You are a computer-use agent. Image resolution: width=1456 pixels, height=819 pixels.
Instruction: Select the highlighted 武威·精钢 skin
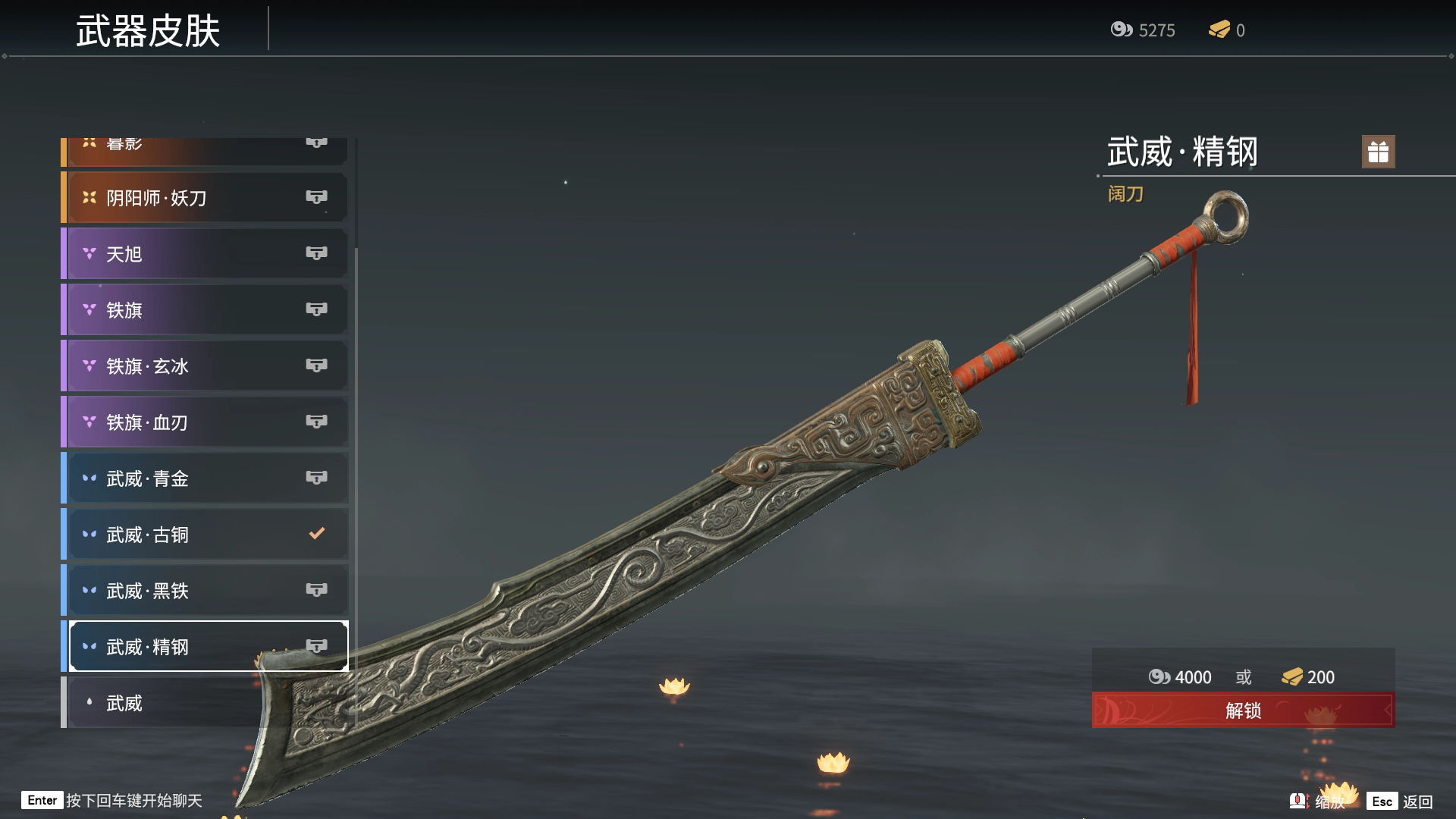(205, 647)
